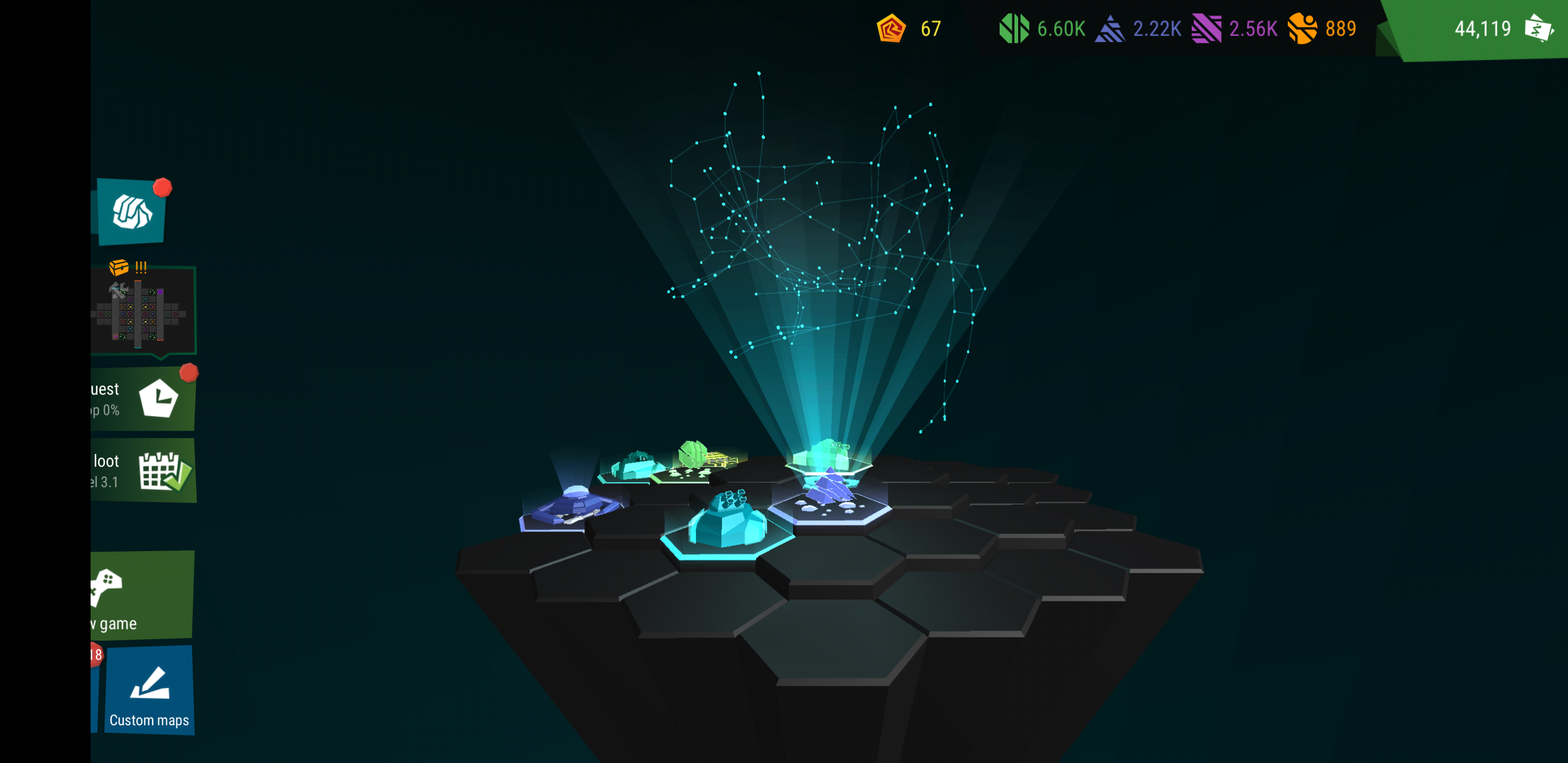1568x763 pixels.
Task: Open the quest button with clock icon
Action: (x=144, y=399)
